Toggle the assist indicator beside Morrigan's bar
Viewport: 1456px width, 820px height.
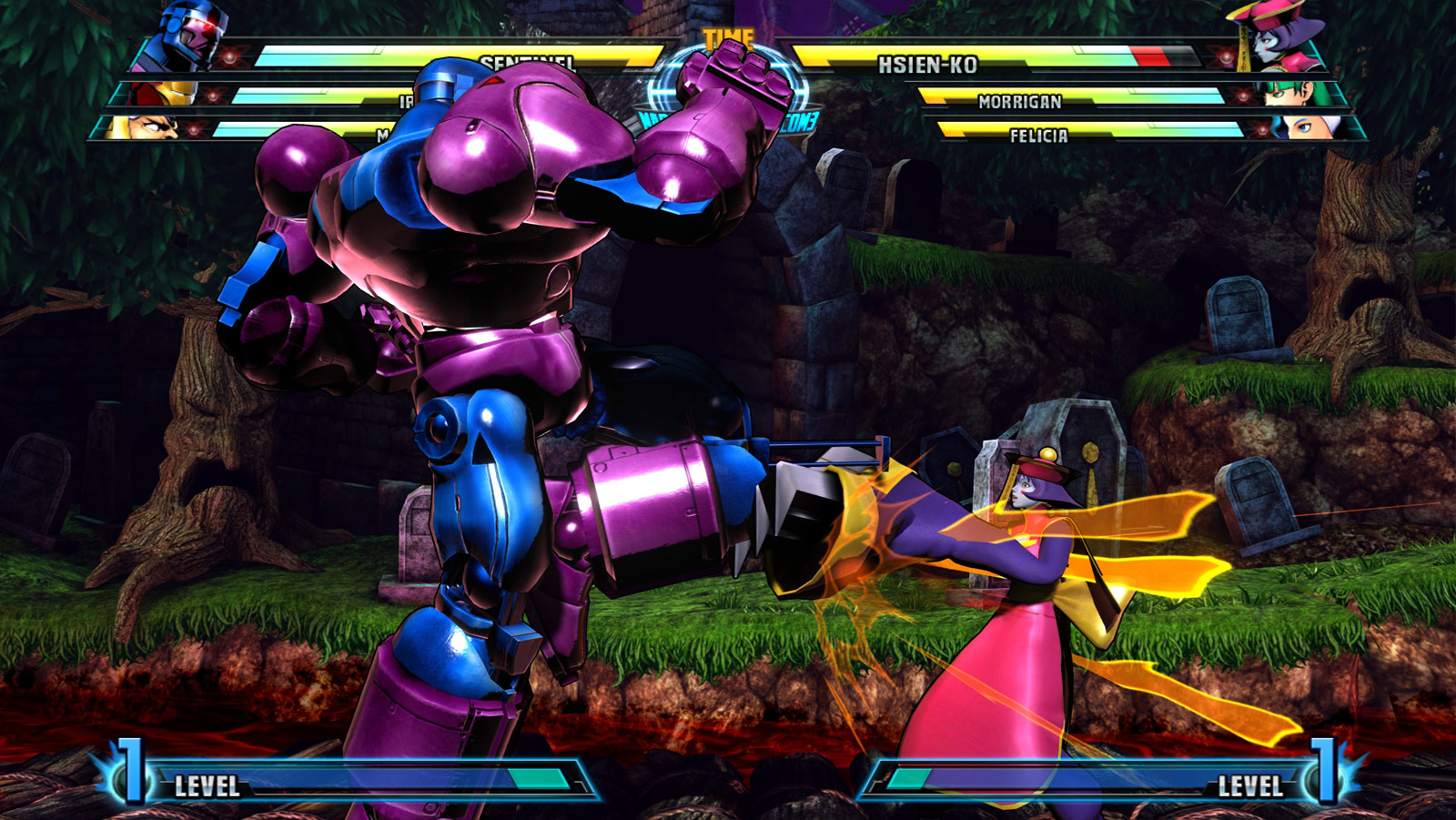tap(1242, 96)
